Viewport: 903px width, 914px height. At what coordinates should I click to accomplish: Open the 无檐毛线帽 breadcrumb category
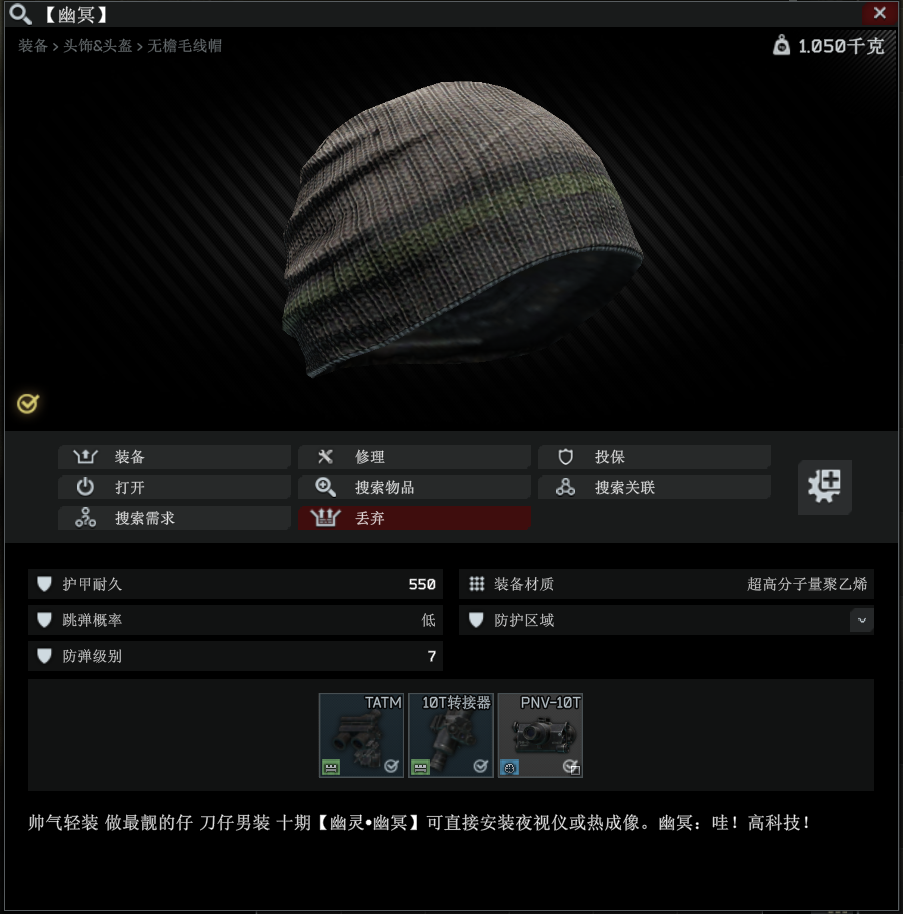[185, 46]
